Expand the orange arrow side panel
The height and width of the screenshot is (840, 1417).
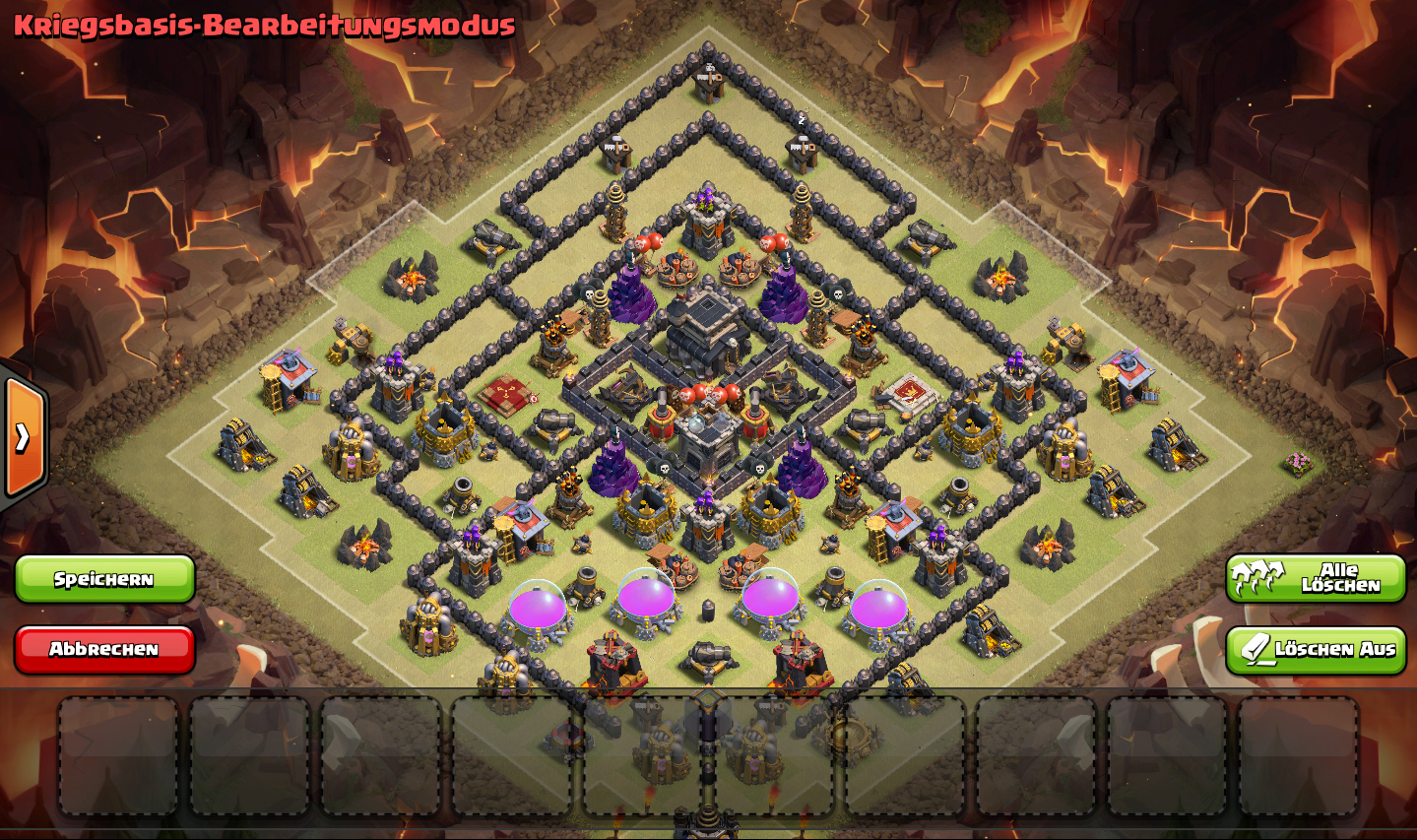[24, 437]
